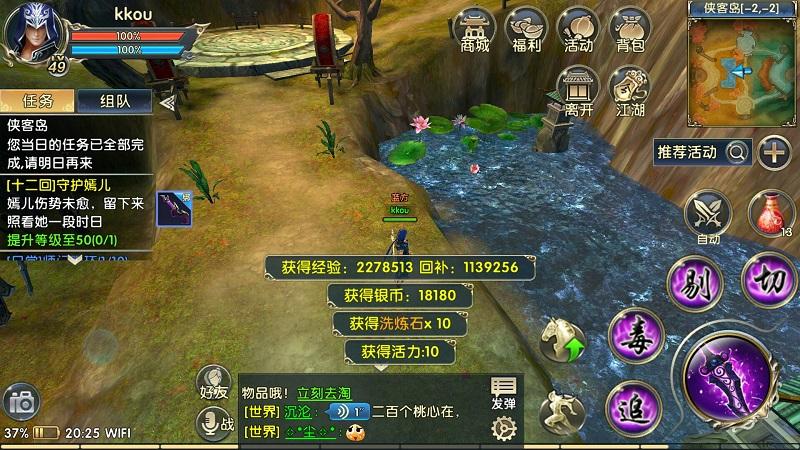This screenshot has width=800, height=450.
Task: Activate the 追 chase skill
Action: point(633,407)
